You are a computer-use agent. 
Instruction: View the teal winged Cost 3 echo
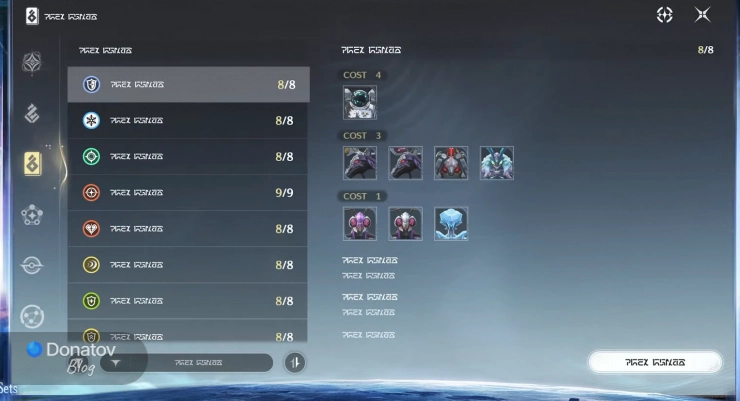pos(497,163)
